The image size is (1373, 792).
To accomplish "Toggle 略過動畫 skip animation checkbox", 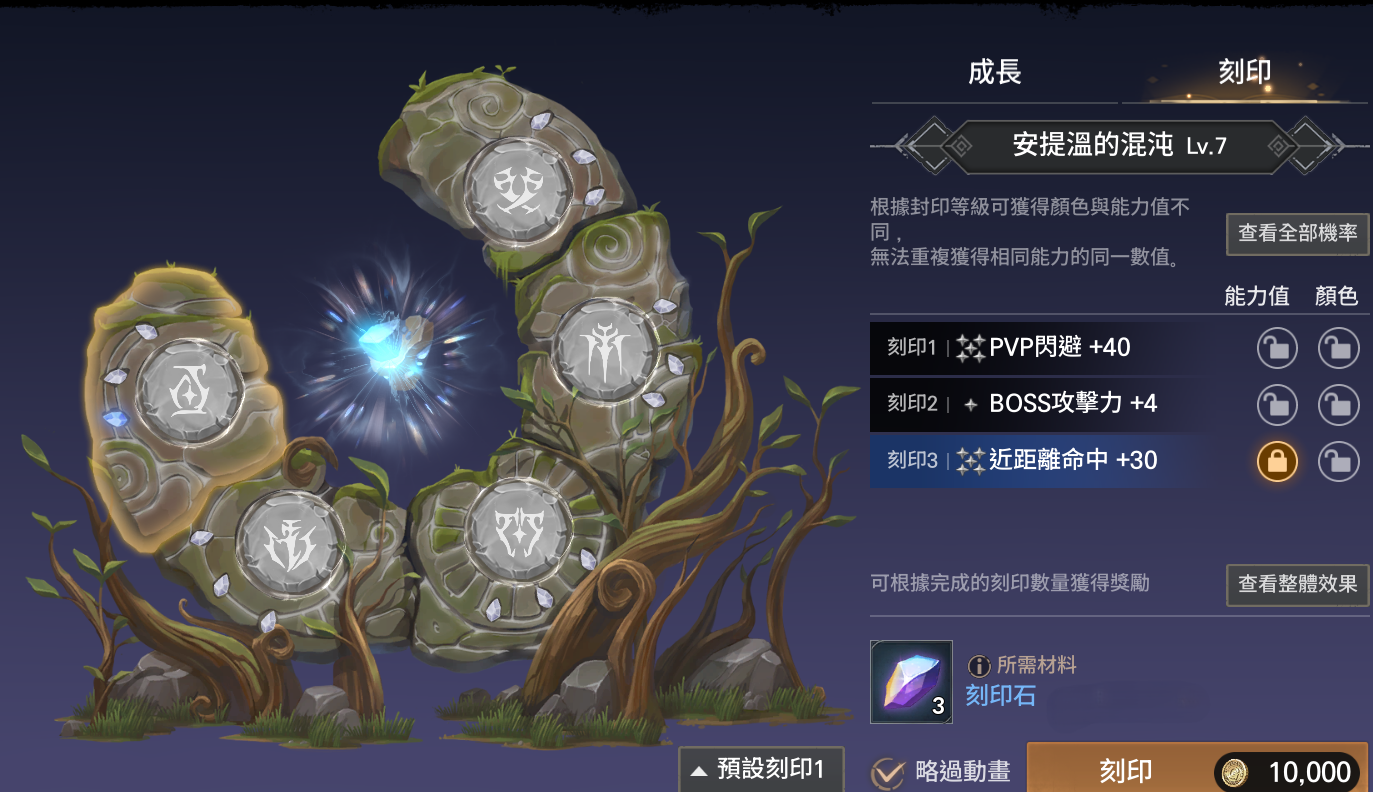I will 888,772.
